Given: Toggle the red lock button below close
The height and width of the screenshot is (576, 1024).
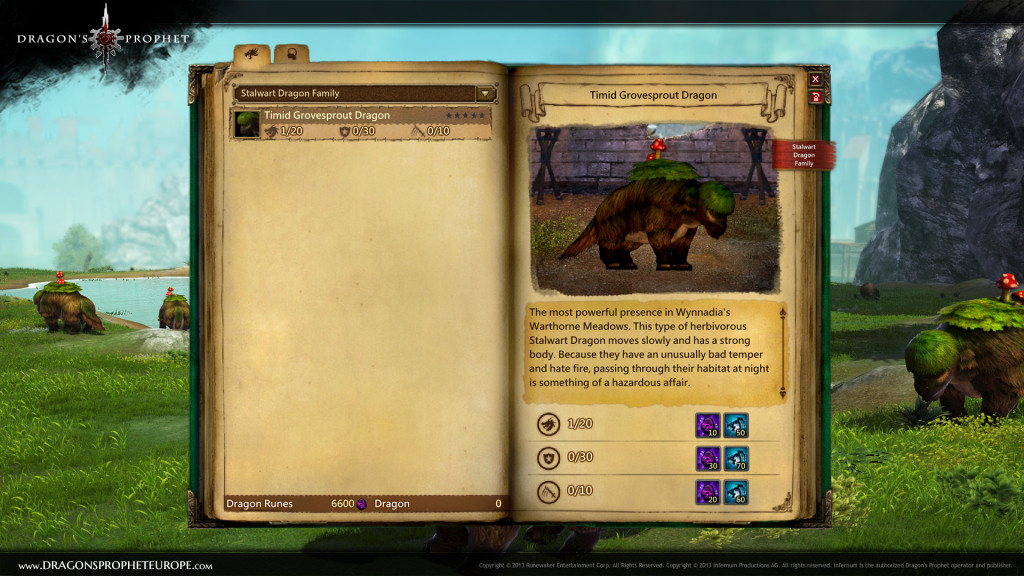Looking at the screenshot, I should point(815,97).
